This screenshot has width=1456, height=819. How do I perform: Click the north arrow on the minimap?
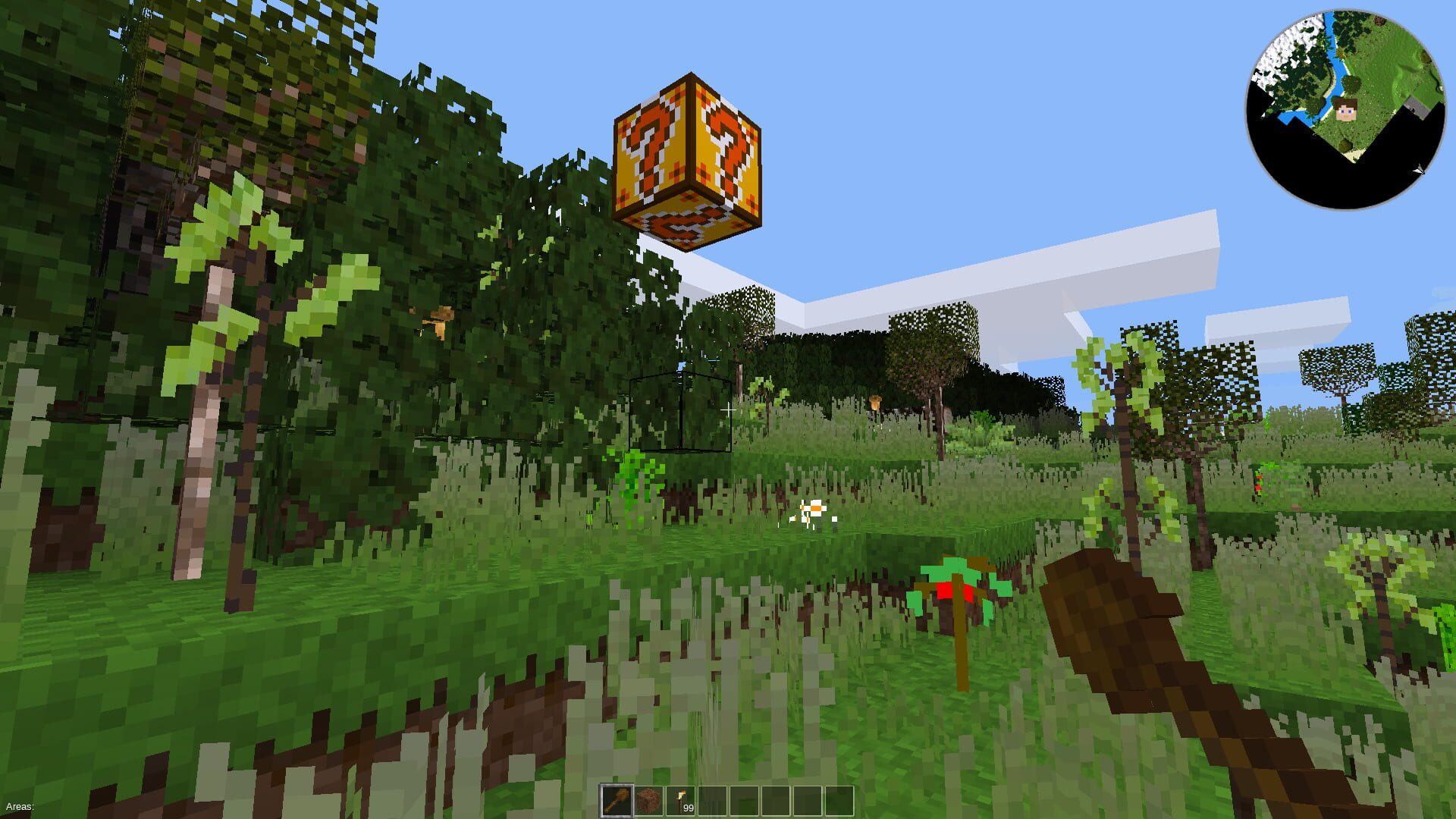pos(1417,169)
